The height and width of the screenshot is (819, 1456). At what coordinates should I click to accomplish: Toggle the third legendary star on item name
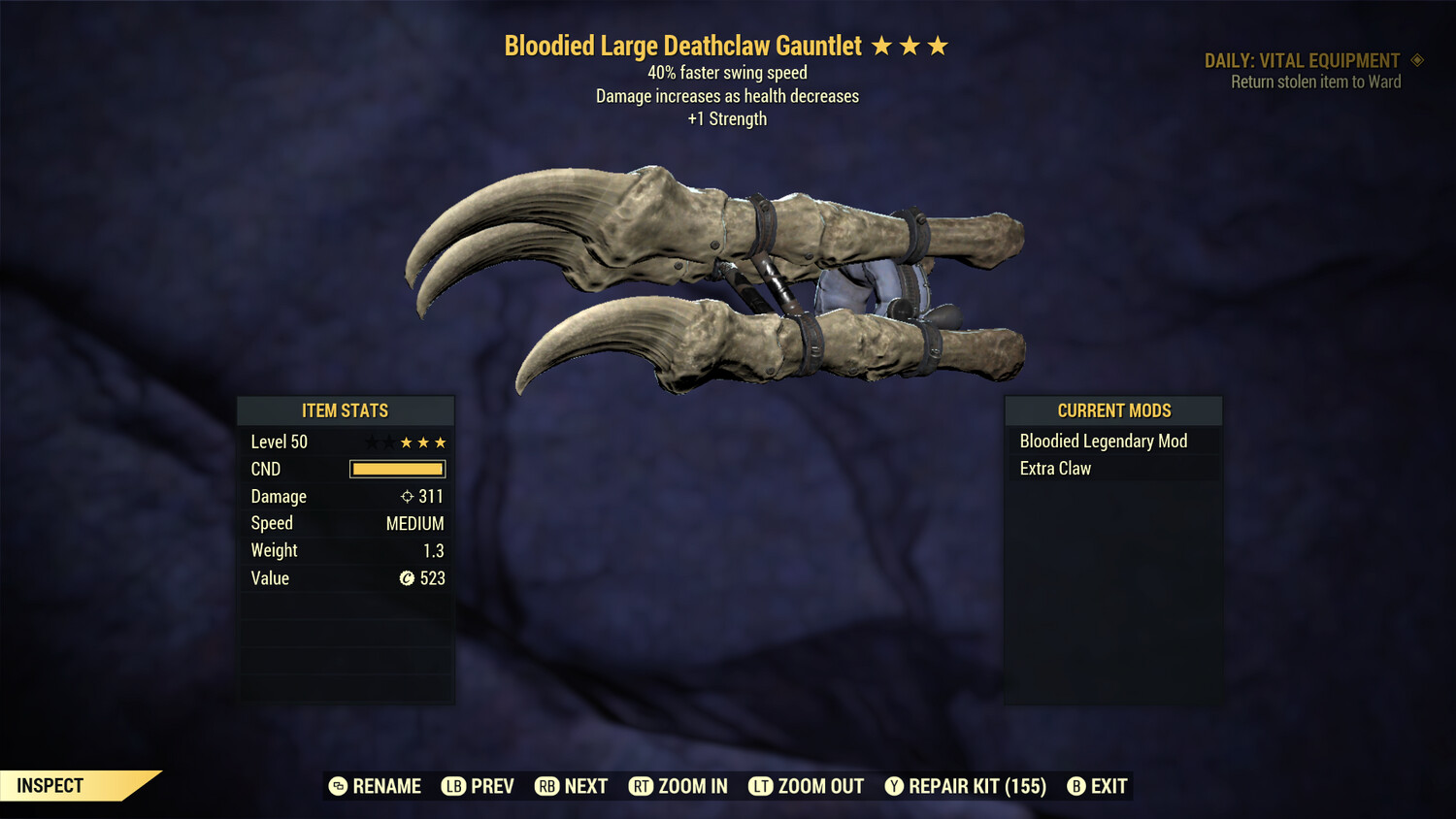point(938,44)
